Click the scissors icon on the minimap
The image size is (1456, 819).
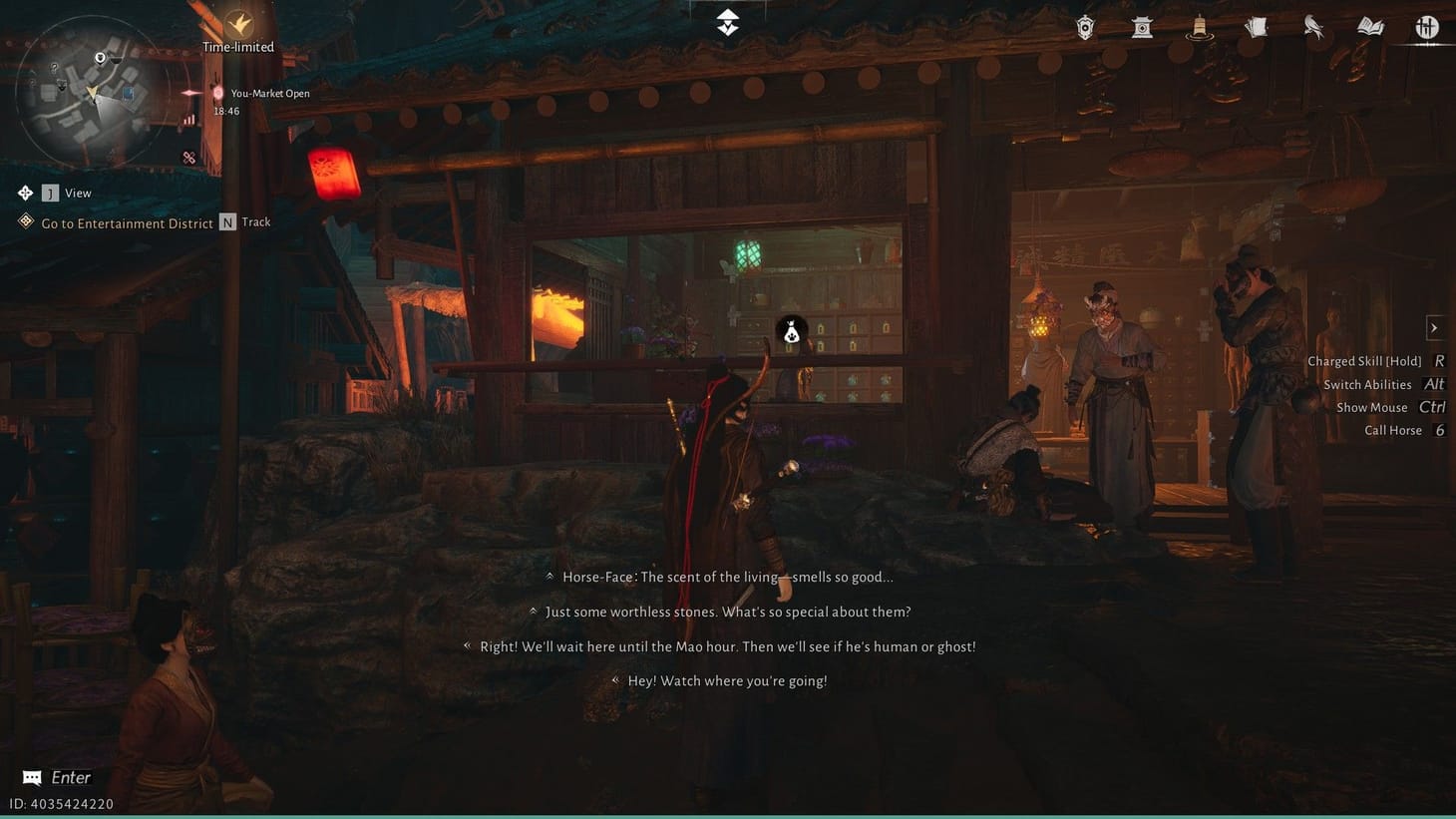(188, 157)
